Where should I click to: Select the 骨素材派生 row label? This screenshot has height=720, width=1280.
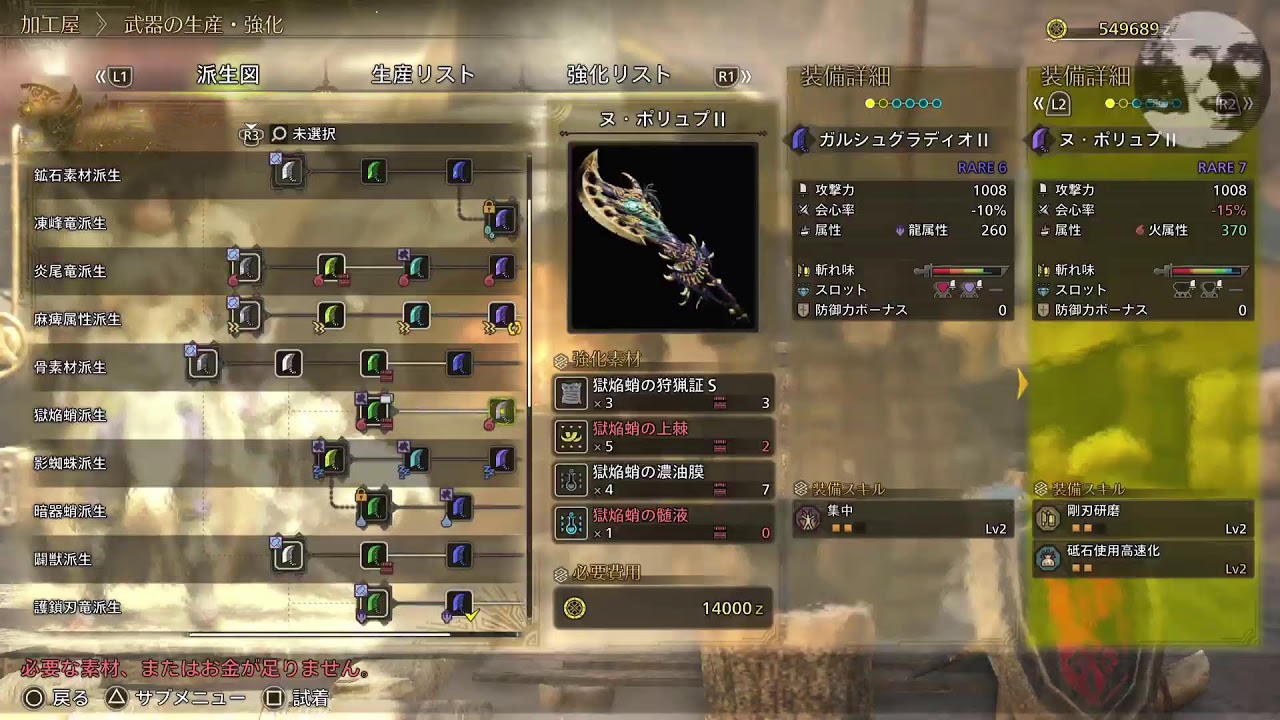pyautogui.click(x=70, y=367)
